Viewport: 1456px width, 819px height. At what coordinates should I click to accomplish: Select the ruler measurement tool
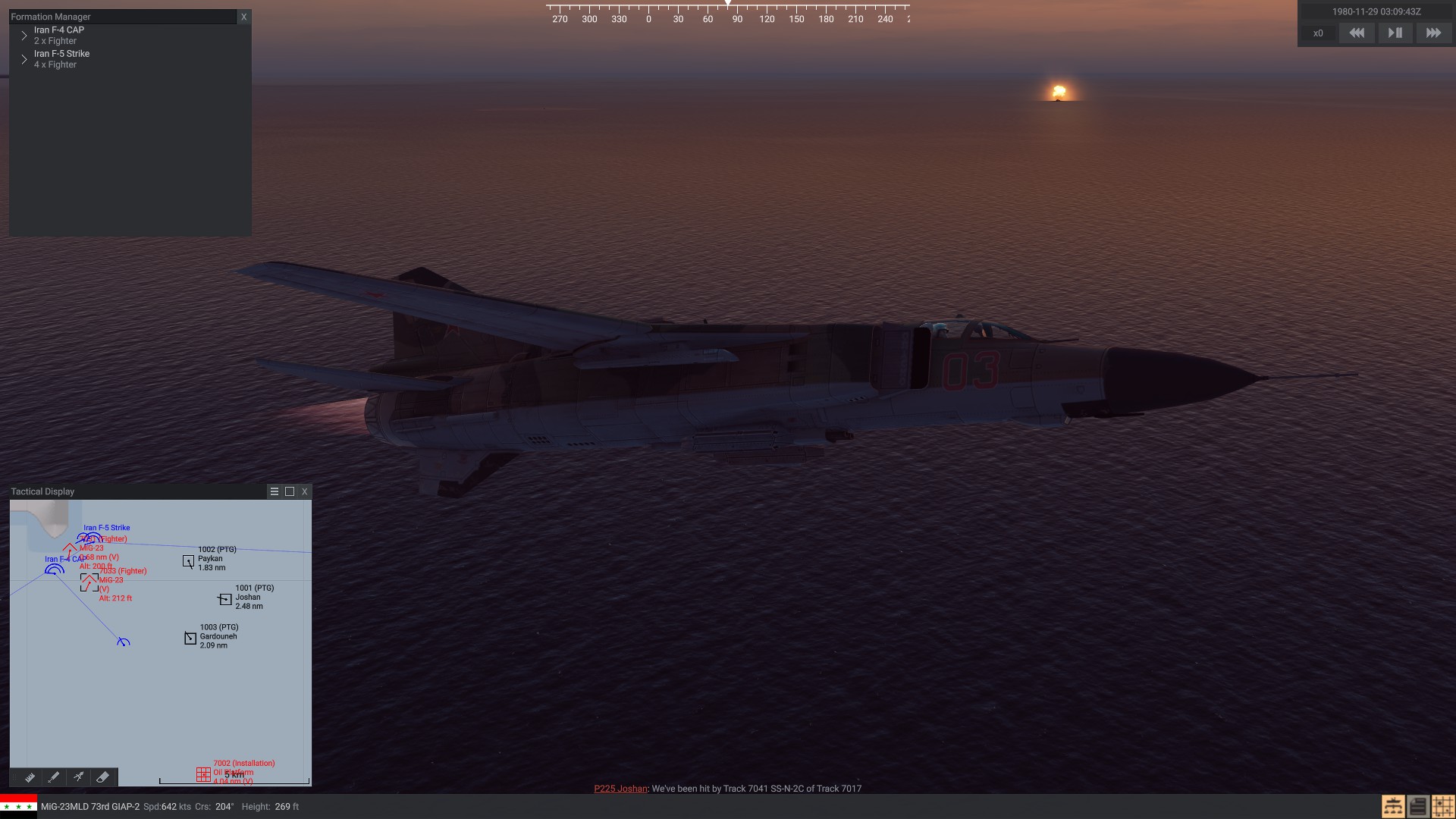tap(30, 777)
